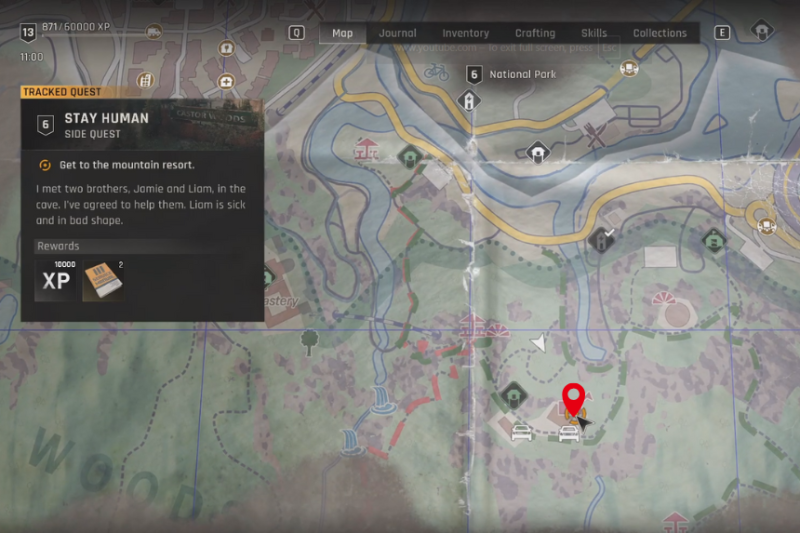Select the National Park zone marker
Image resolution: width=800 pixels, height=533 pixels.
click(474, 74)
